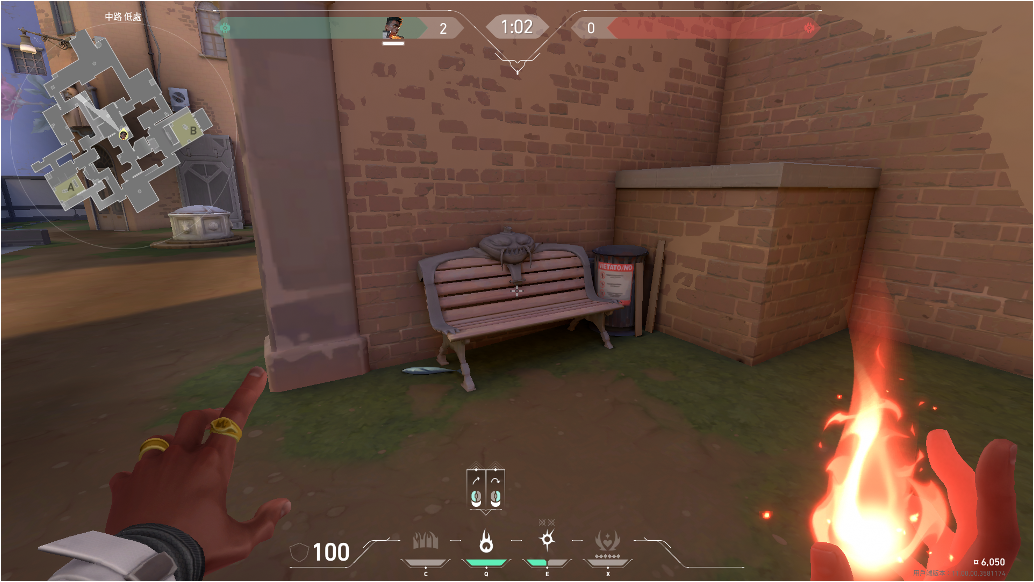This screenshot has width=1034, height=582.
Task: Select the B site marker on the minimap
Action: click(x=186, y=127)
